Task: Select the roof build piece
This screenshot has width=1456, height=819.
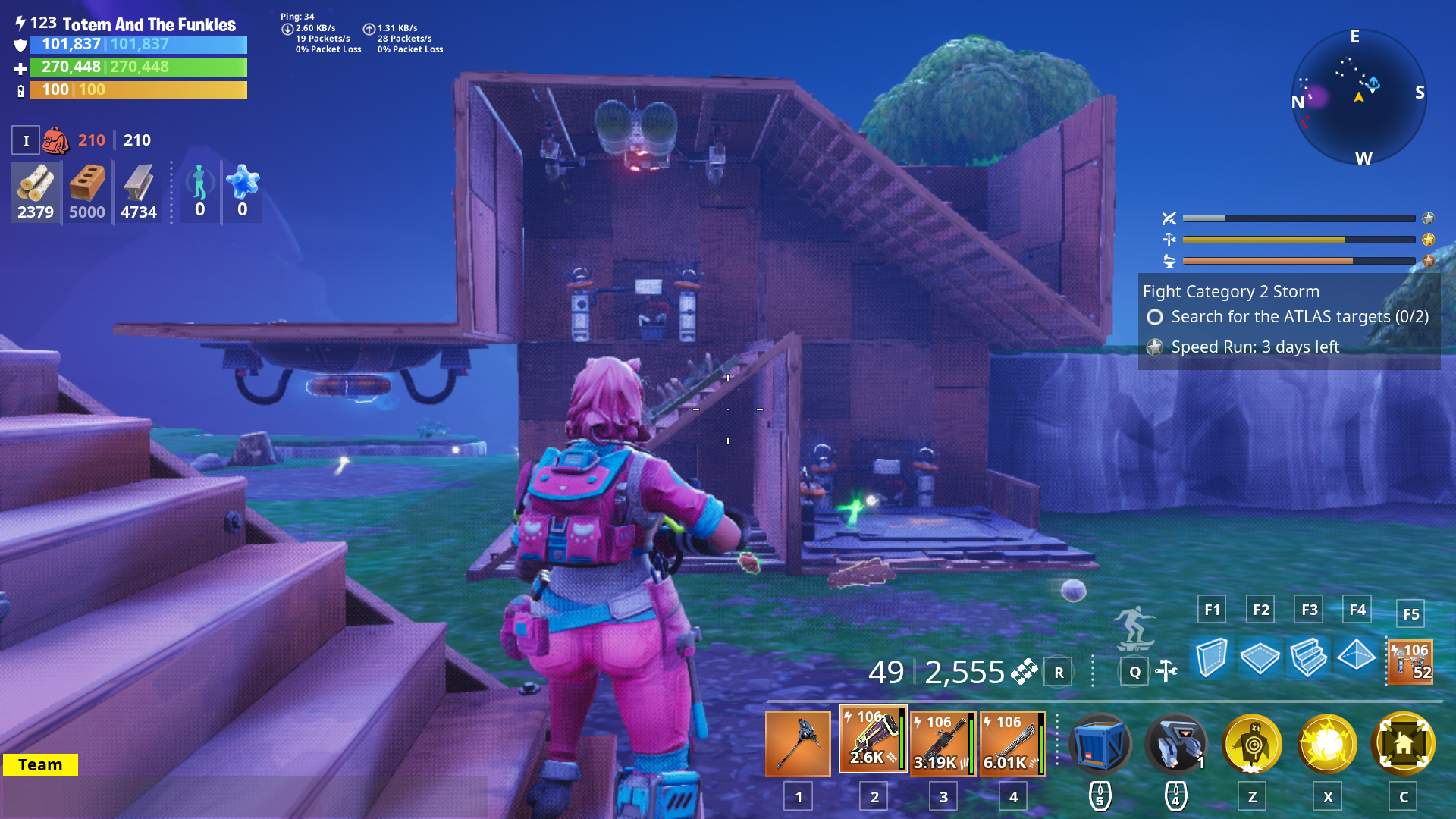Action: pyautogui.click(x=1357, y=658)
